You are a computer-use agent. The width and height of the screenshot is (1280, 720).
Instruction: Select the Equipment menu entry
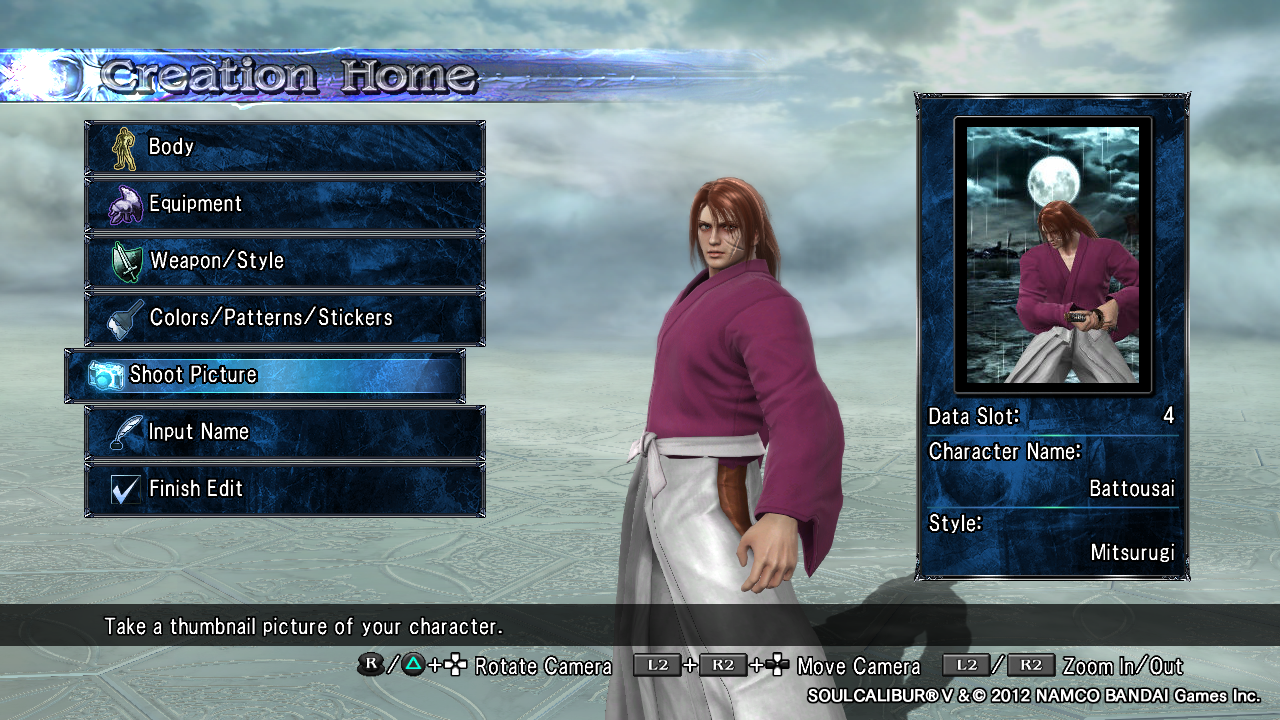tap(285, 204)
